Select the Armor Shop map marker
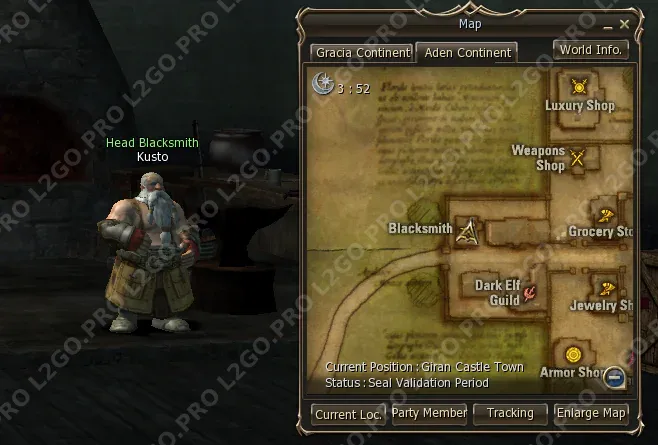The height and width of the screenshot is (445, 658). pos(573,355)
